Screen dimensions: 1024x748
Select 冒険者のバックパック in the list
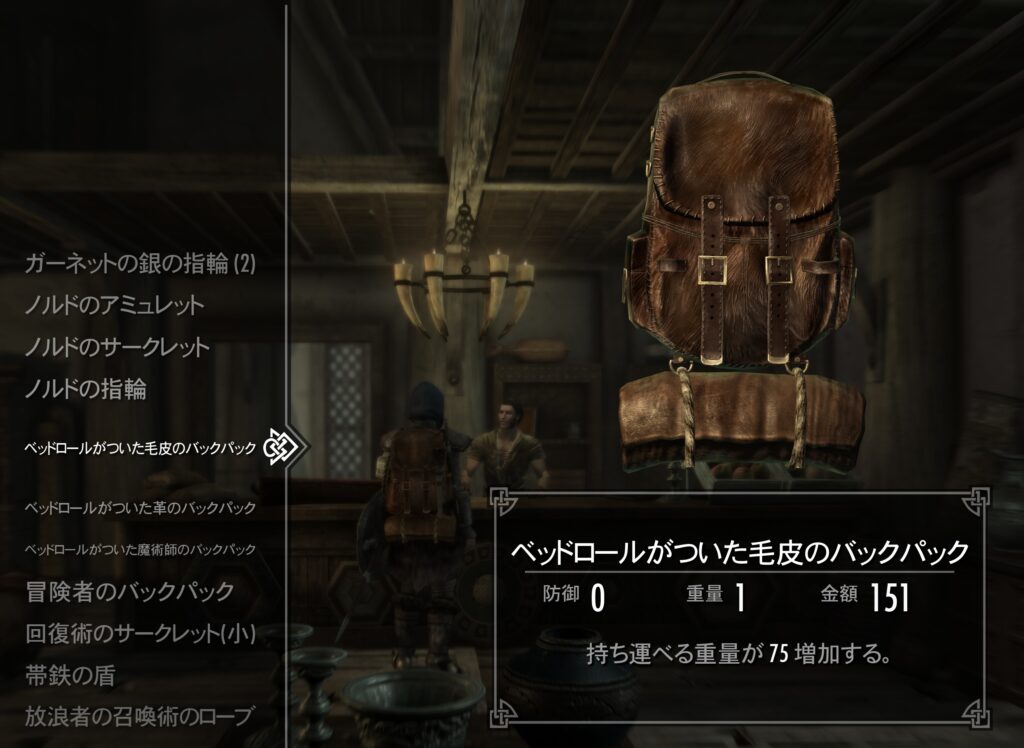[129, 591]
